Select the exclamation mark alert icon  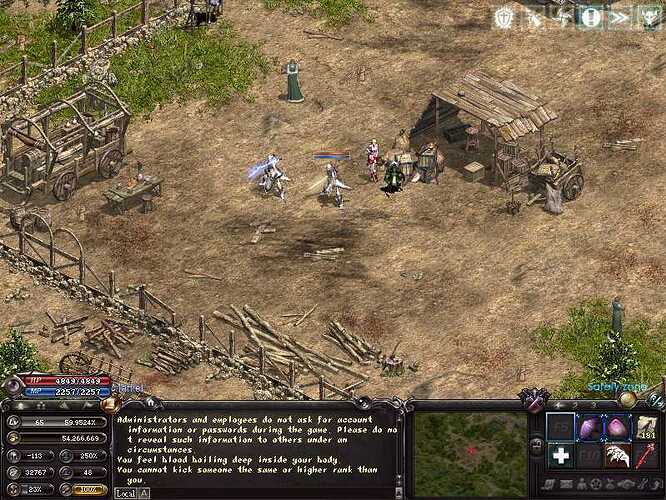coord(591,17)
